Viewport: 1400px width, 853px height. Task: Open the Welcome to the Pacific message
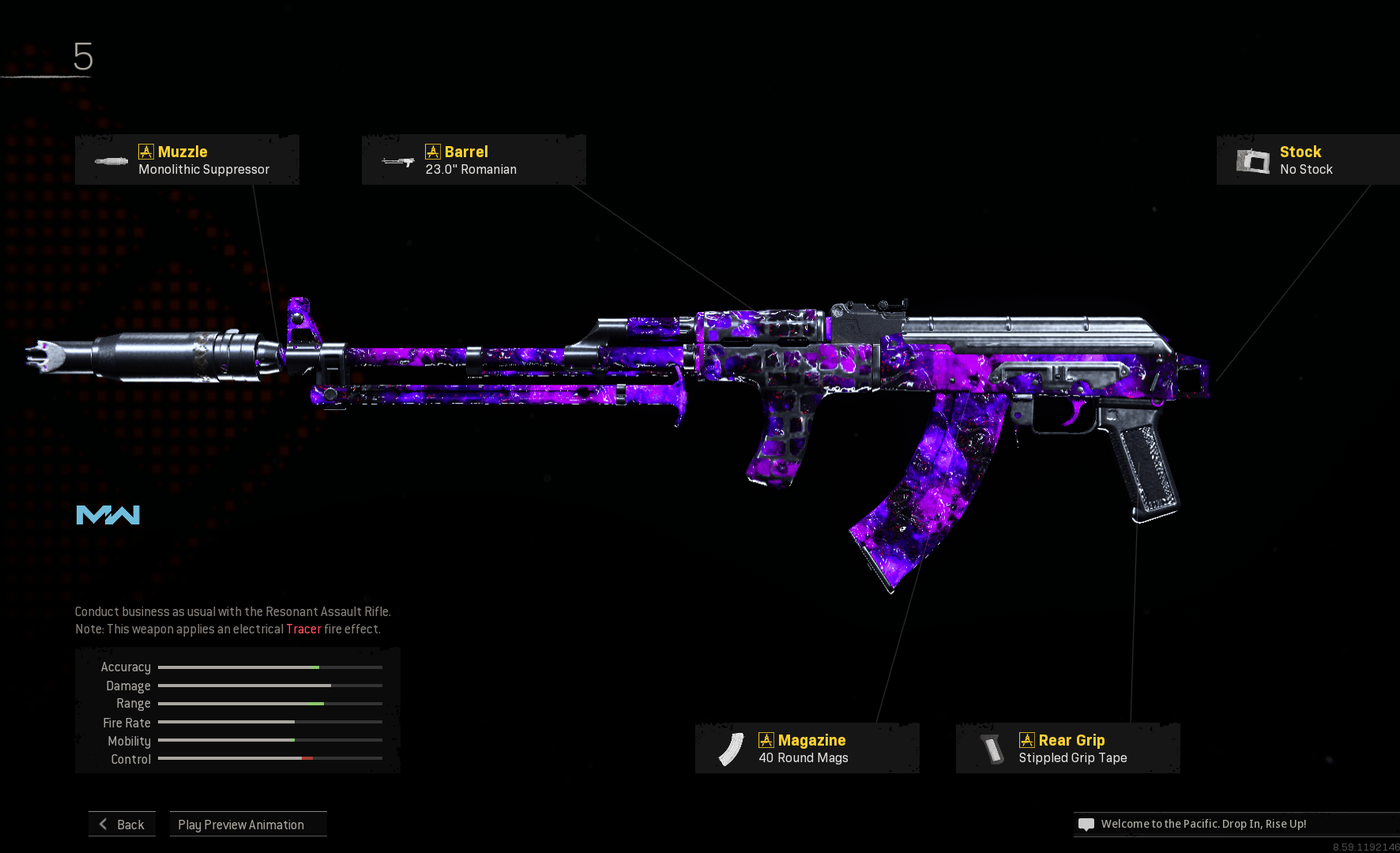pos(1202,824)
